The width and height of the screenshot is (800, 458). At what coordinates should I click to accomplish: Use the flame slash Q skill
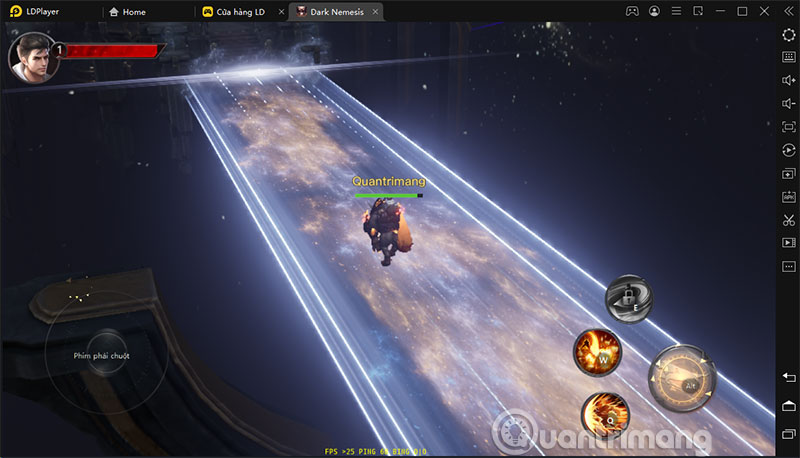605,412
